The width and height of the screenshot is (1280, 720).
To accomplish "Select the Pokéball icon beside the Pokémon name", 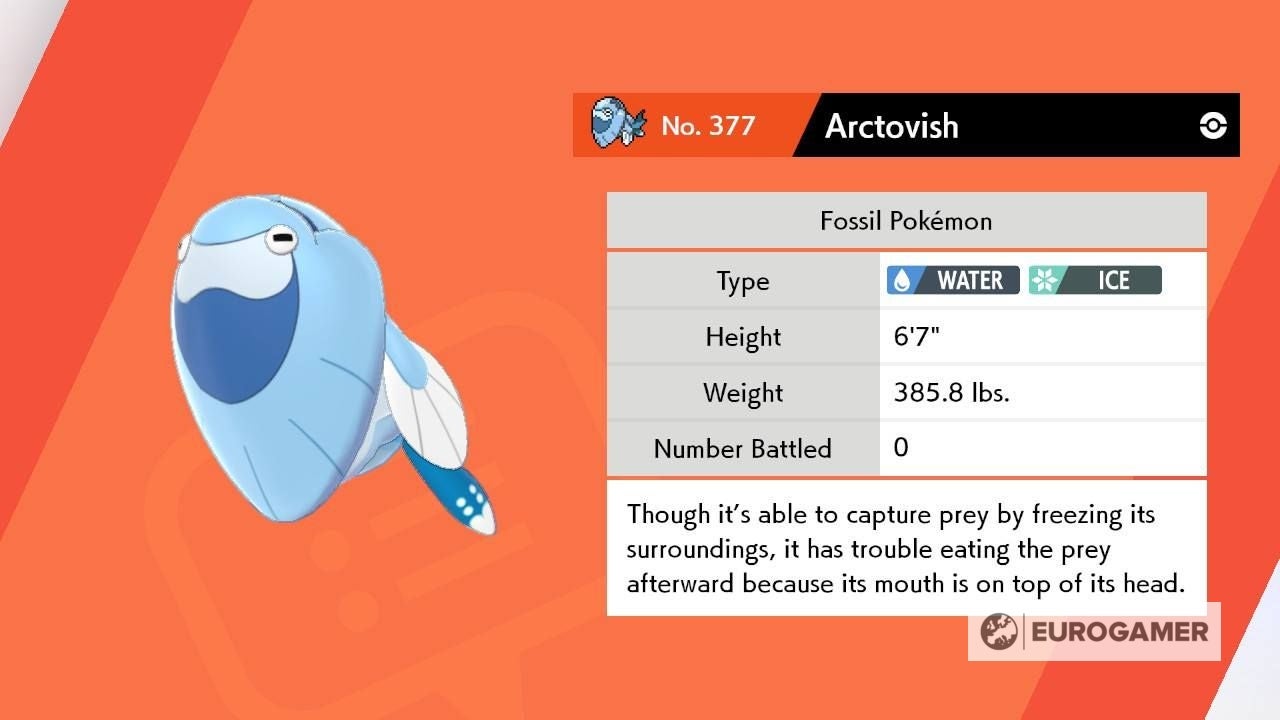I will (1213, 125).
